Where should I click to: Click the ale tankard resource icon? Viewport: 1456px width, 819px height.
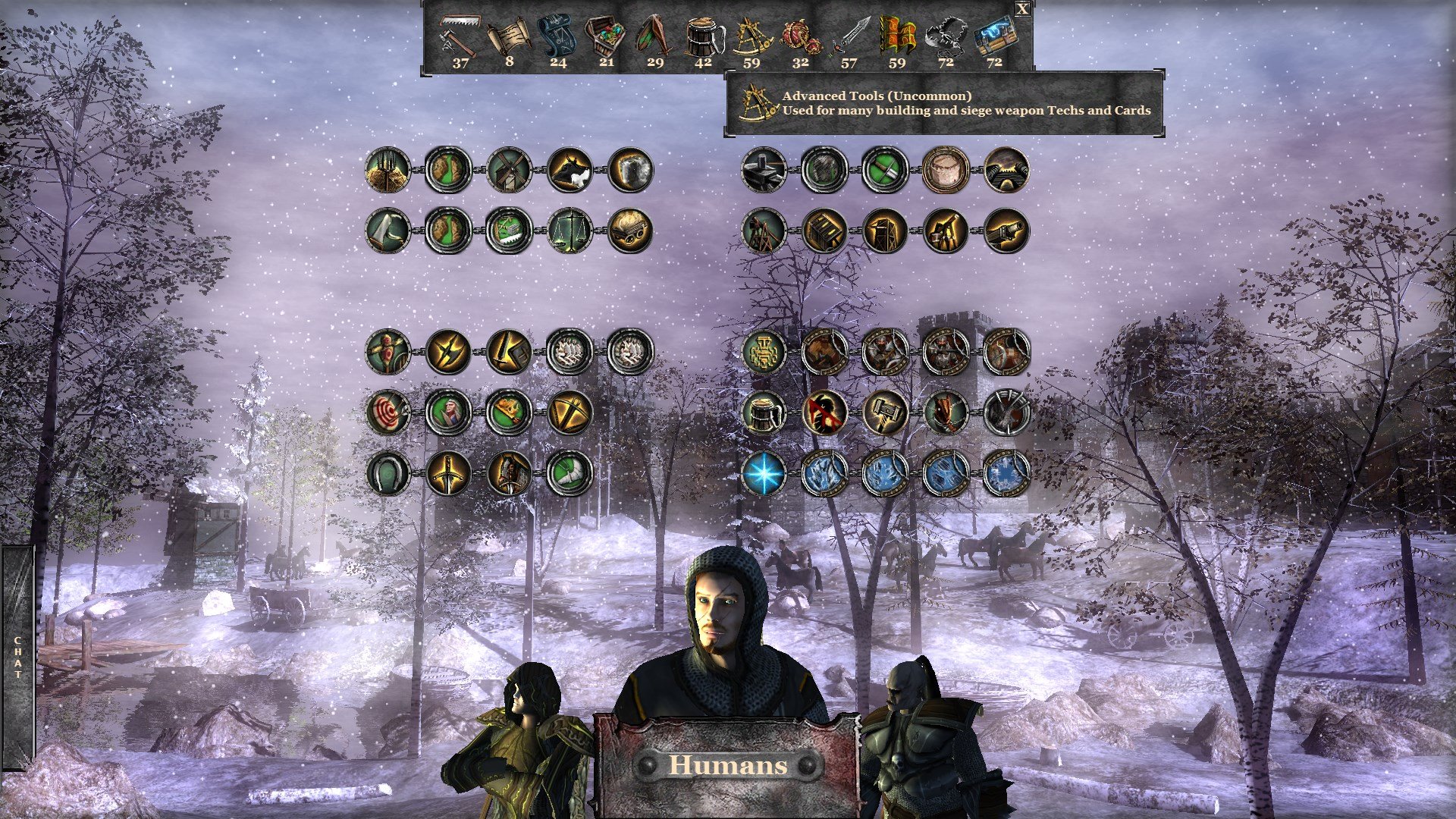(703, 36)
